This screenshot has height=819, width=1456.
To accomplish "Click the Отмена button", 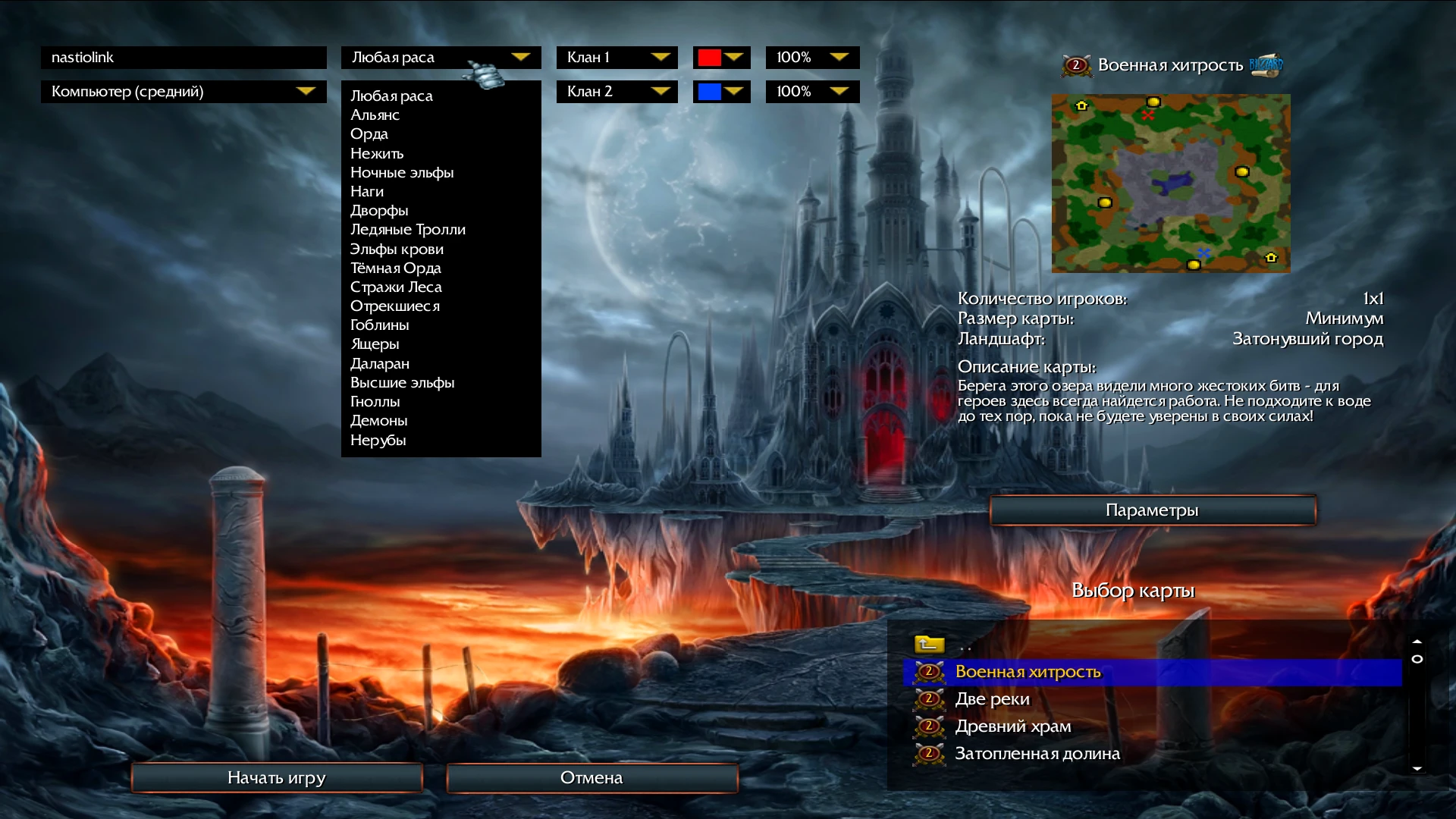I will [x=591, y=777].
